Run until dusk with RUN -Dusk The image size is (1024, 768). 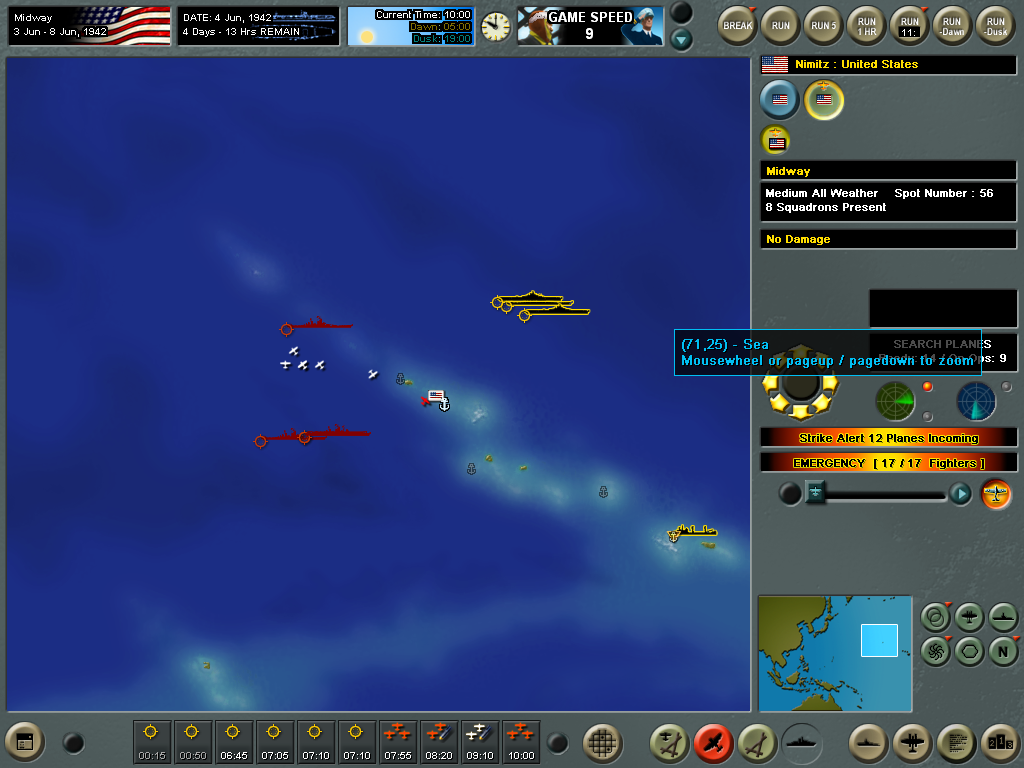(994, 24)
